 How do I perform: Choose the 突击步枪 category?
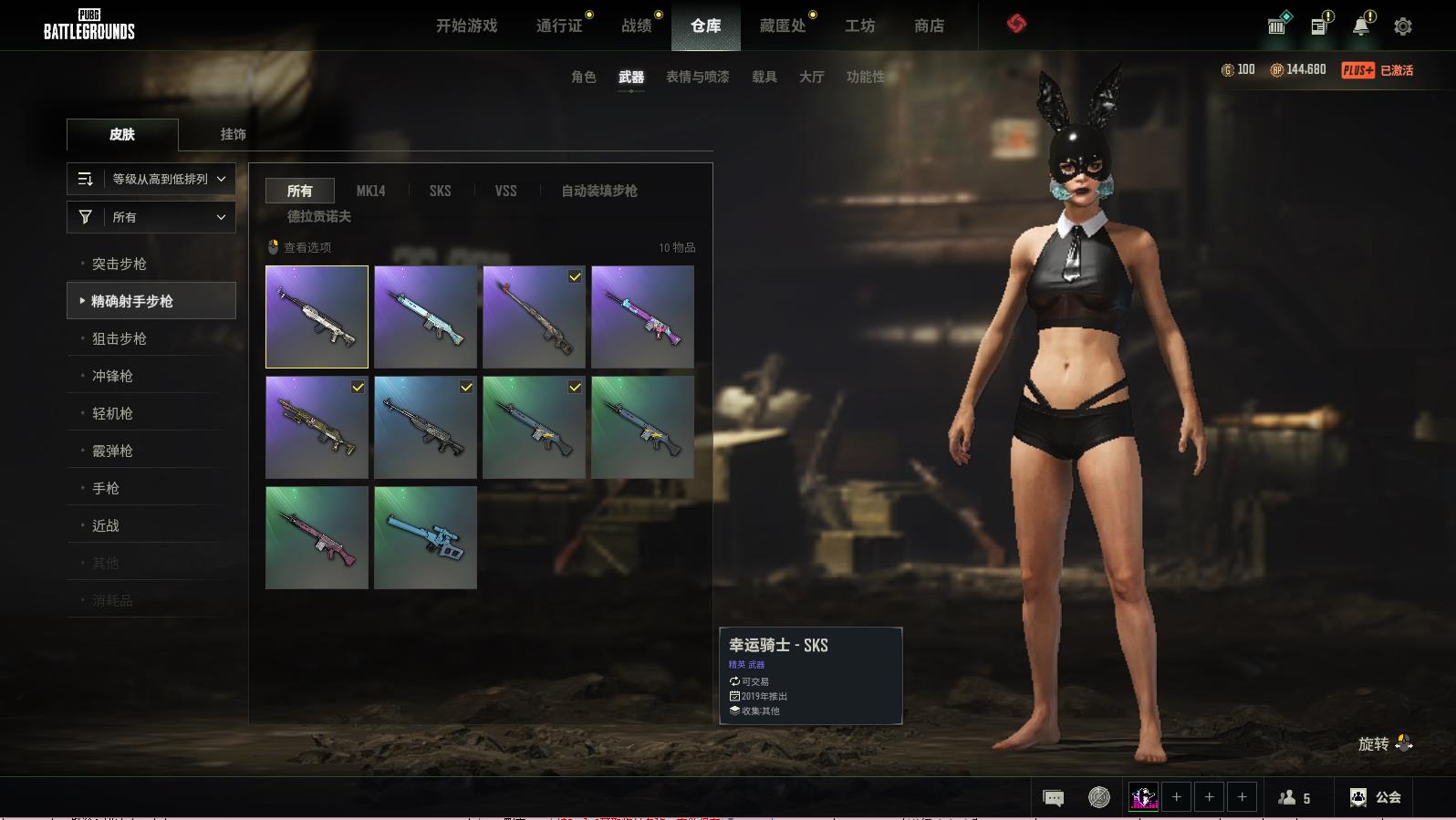tap(120, 264)
